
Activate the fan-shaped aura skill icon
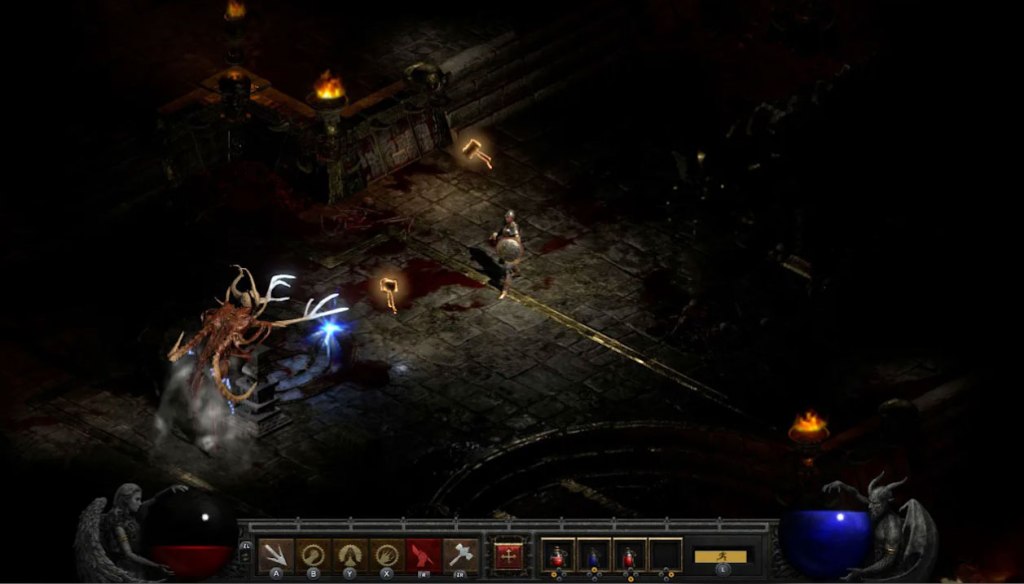point(350,555)
